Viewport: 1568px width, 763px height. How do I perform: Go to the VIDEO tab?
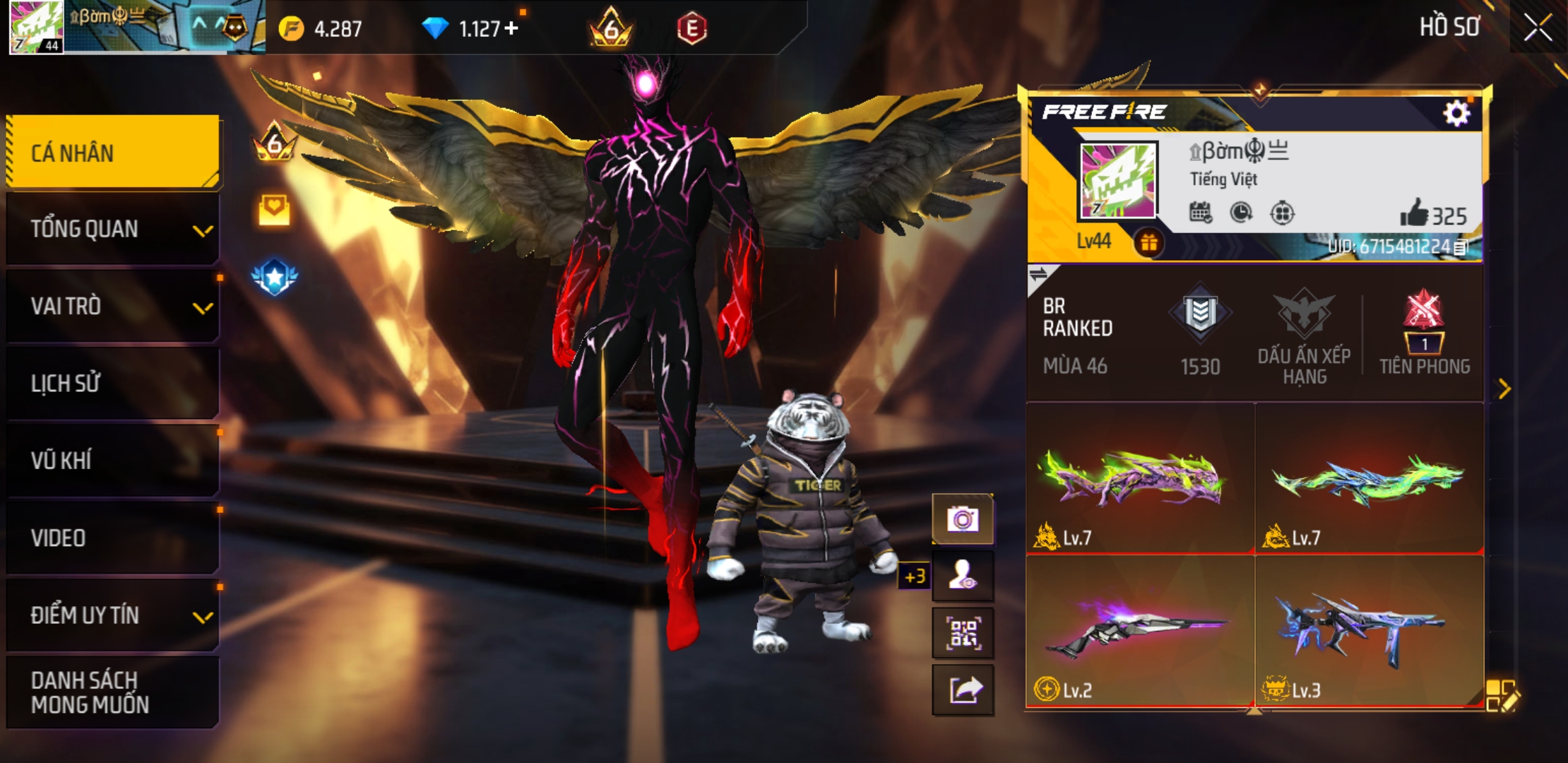click(113, 538)
